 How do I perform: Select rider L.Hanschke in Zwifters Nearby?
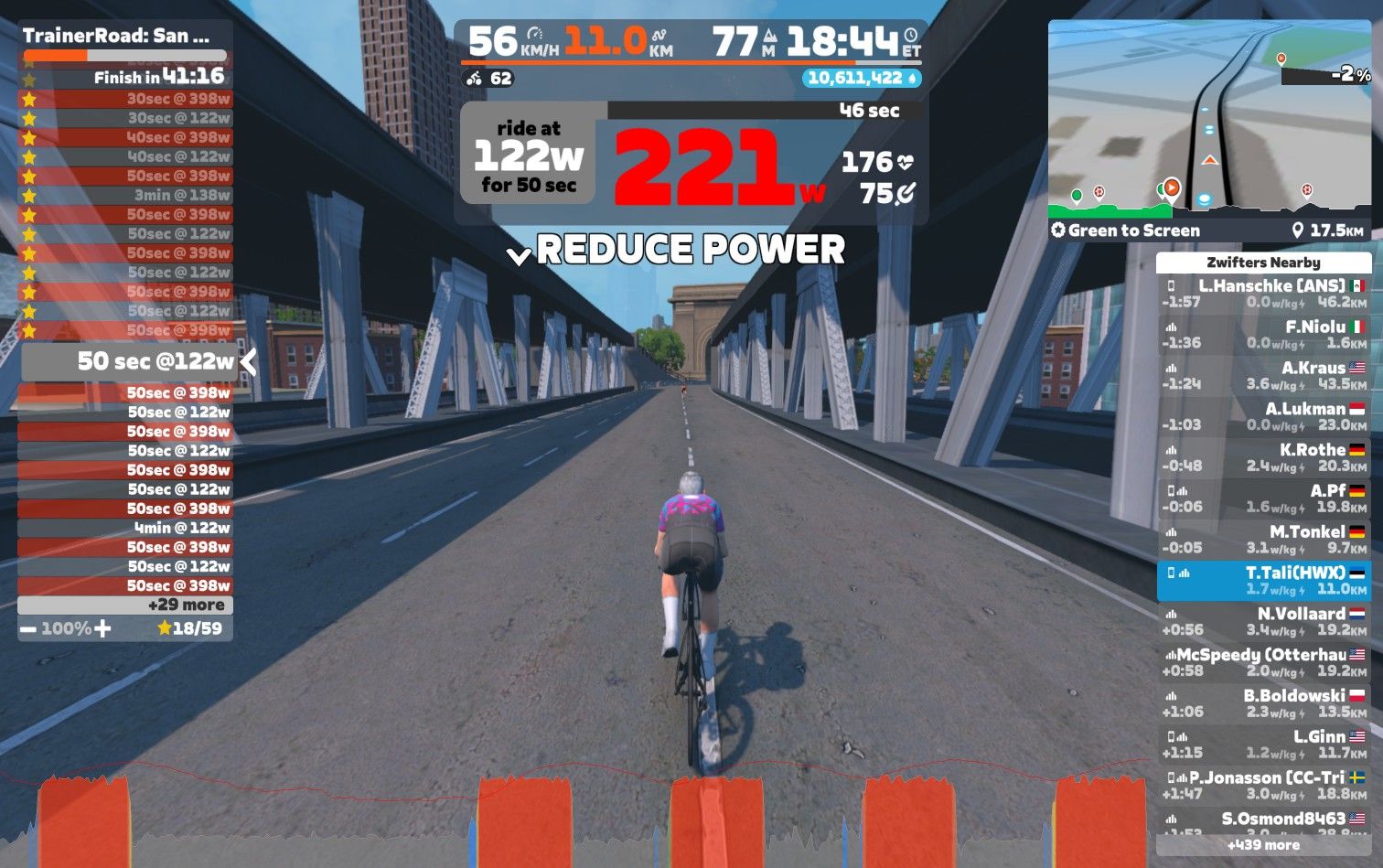(x=1263, y=294)
